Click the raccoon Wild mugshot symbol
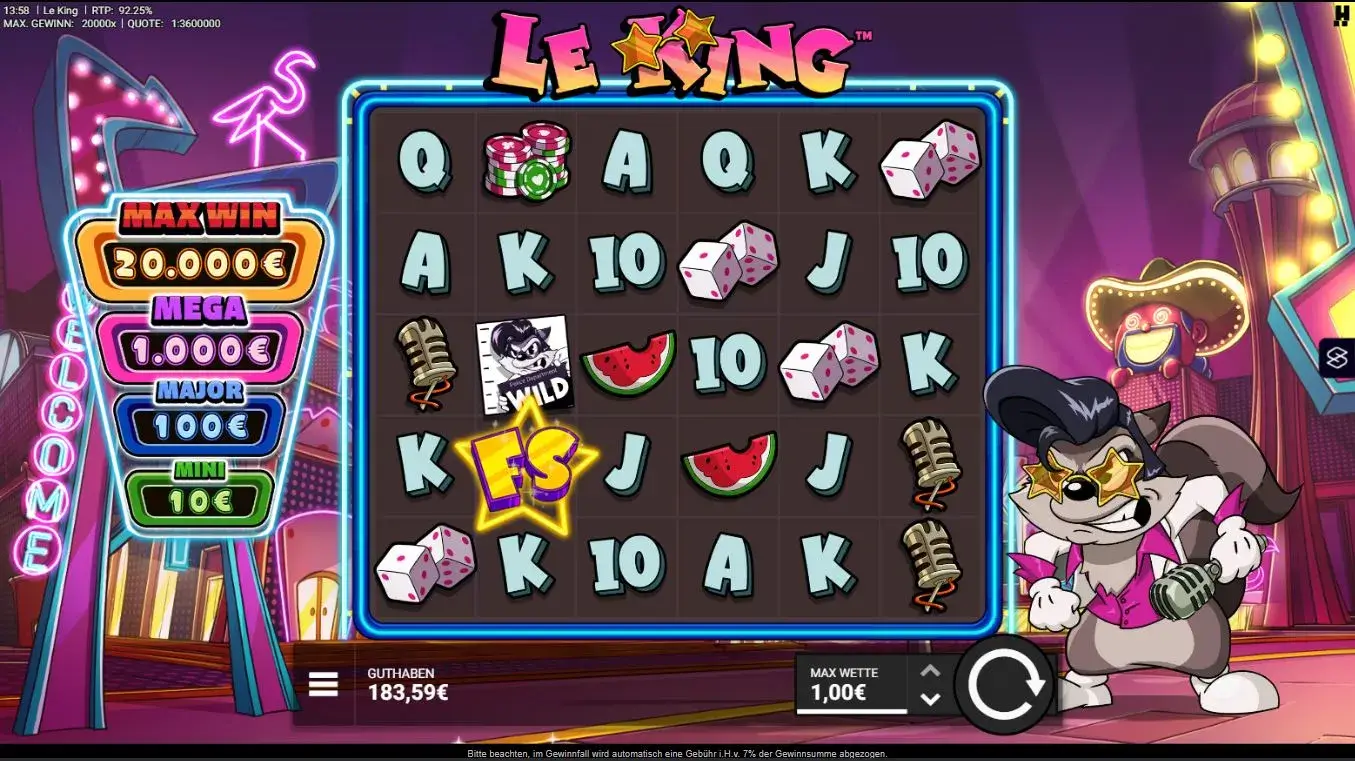Viewport: 1355px width, 761px height. [x=526, y=364]
